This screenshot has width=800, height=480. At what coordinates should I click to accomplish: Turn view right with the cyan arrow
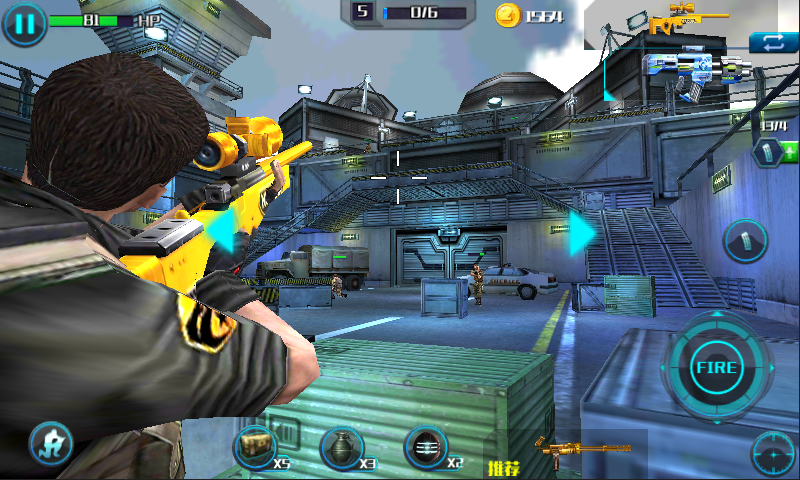click(582, 232)
